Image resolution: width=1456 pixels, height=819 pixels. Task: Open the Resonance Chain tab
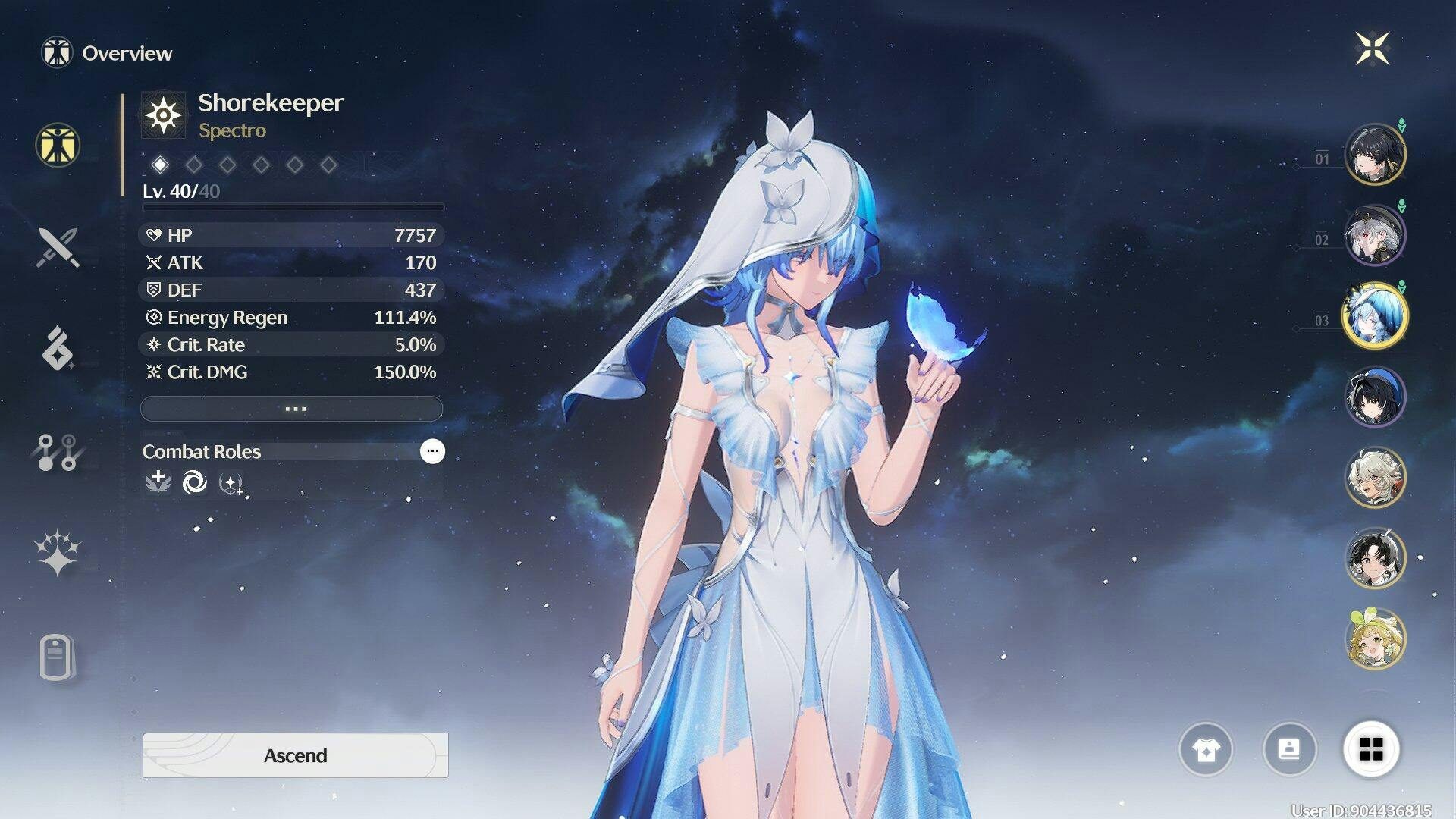click(x=58, y=553)
